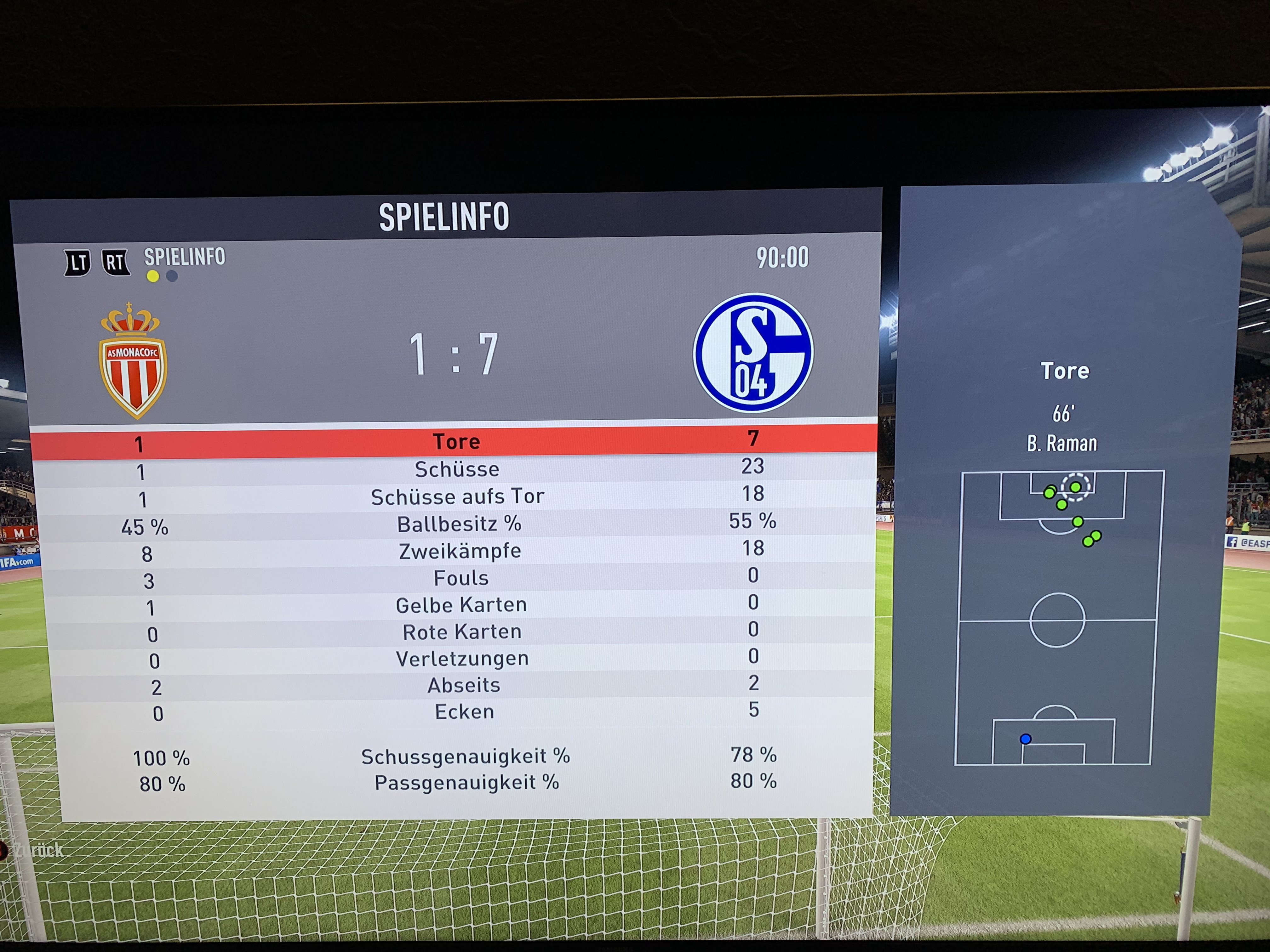1270x952 pixels.
Task: Go back using the Zurück label
Action: click(39, 850)
